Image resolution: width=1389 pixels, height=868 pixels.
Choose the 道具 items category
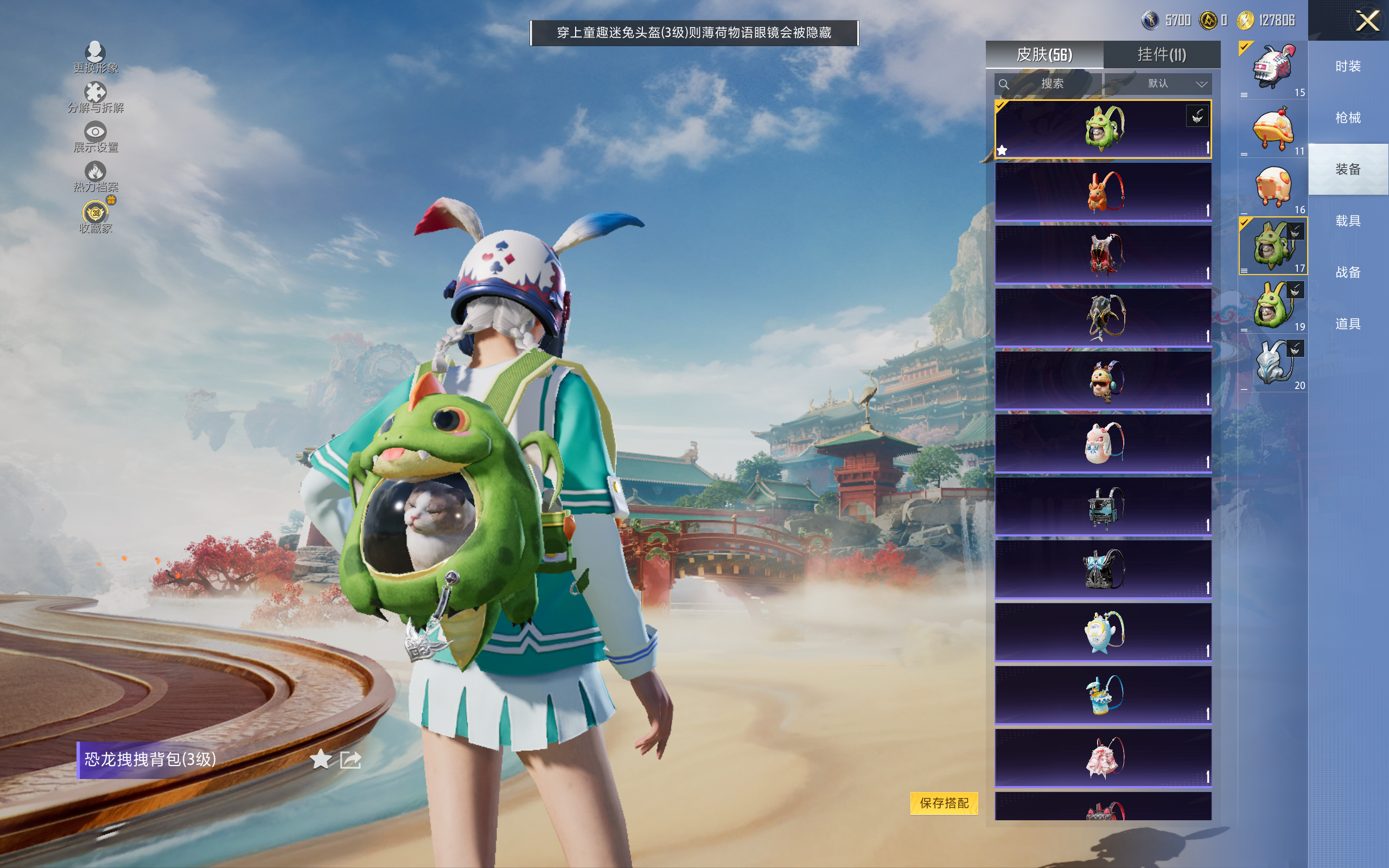1348,324
